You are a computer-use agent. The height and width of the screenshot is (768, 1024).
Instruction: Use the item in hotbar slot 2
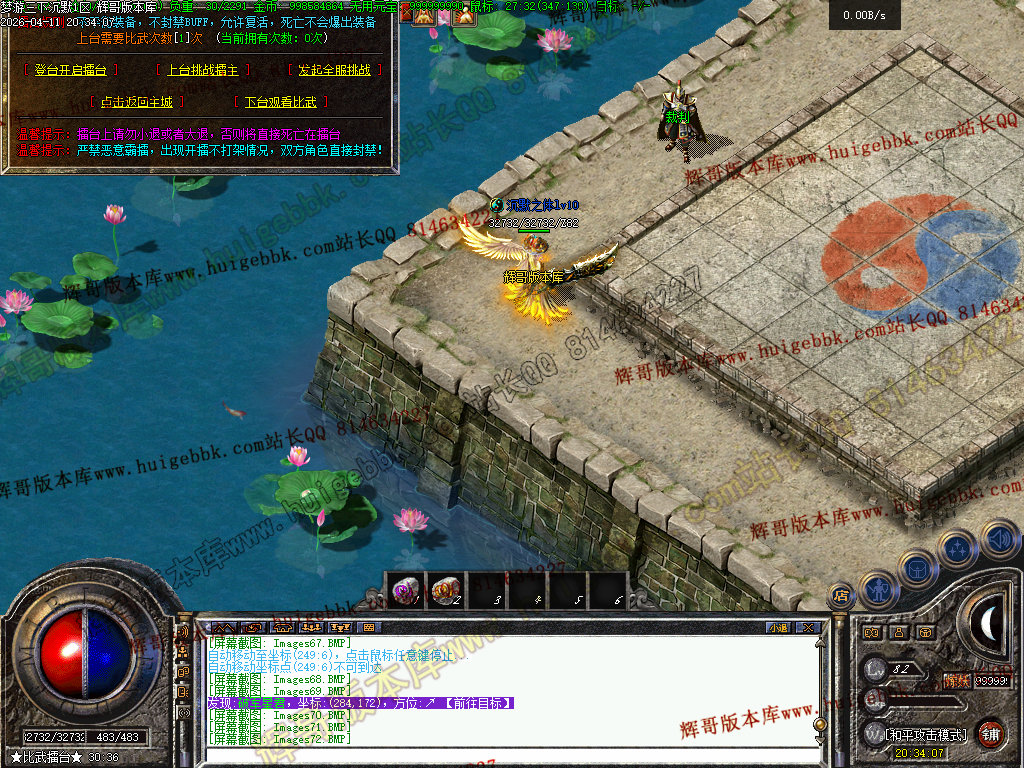[x=447, y=591]
